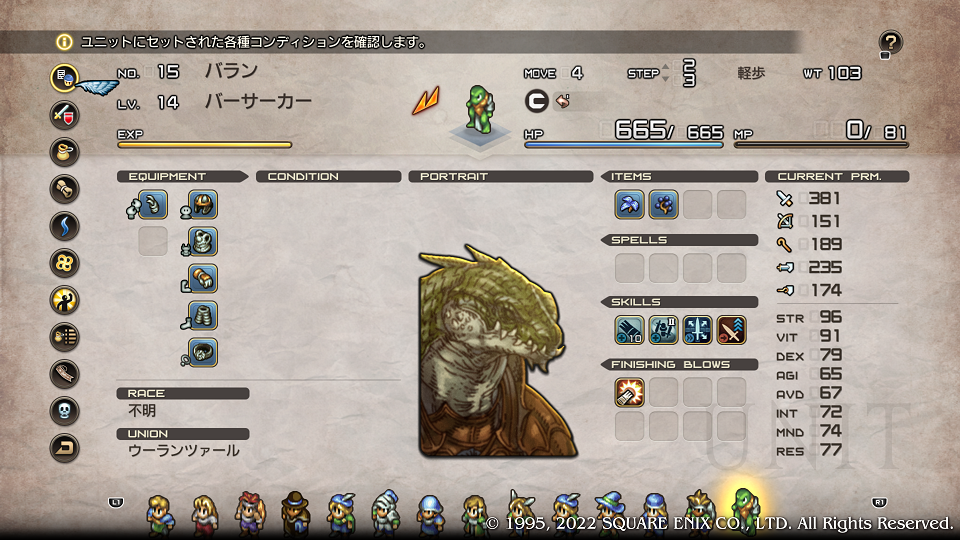Choose the skull icon in sidebar
The image size is (960, 540).
pyautogui.click(x=65, y=410)
